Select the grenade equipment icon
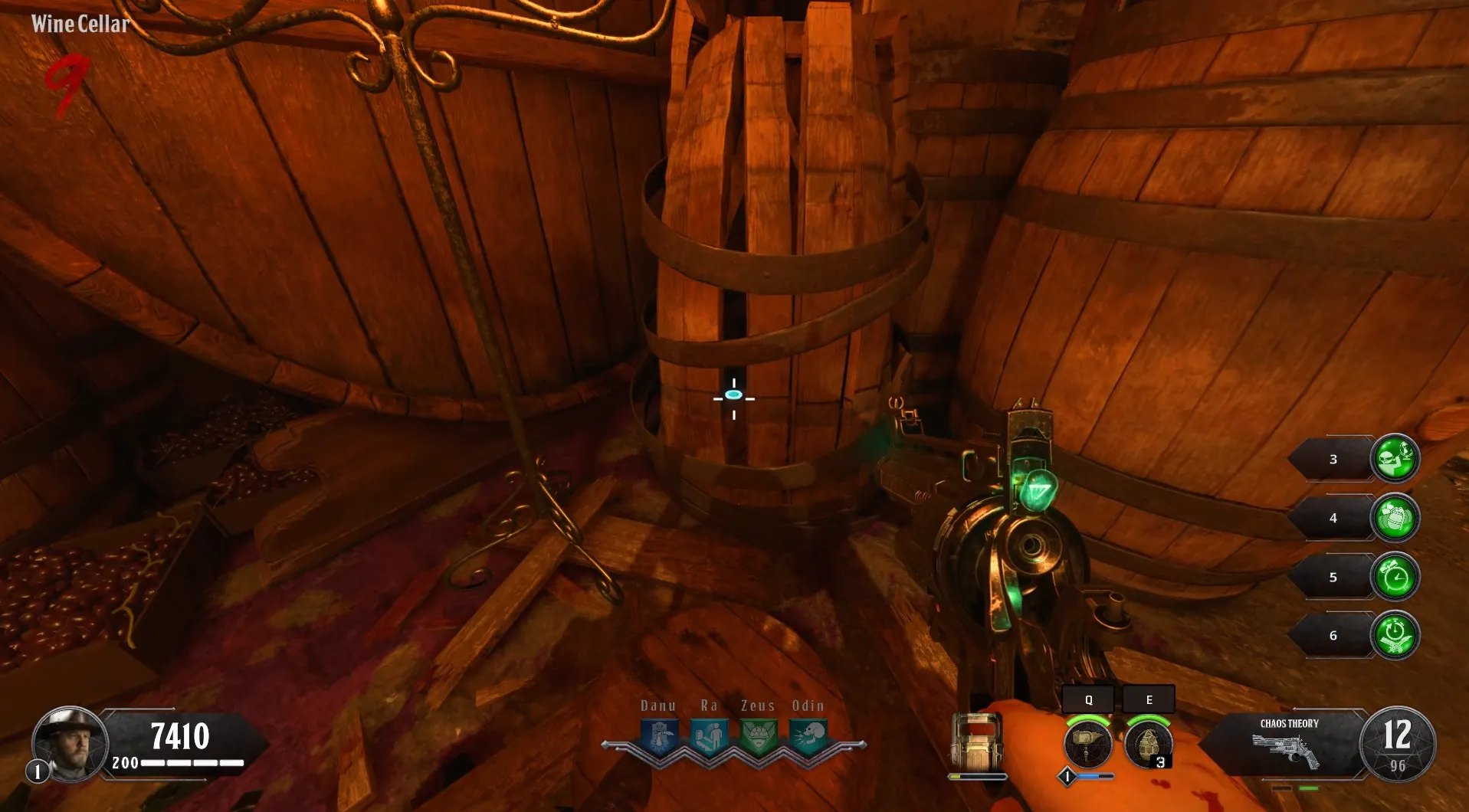The height and width of the screenshot is (812, 1469). (x=1147, y=742)
